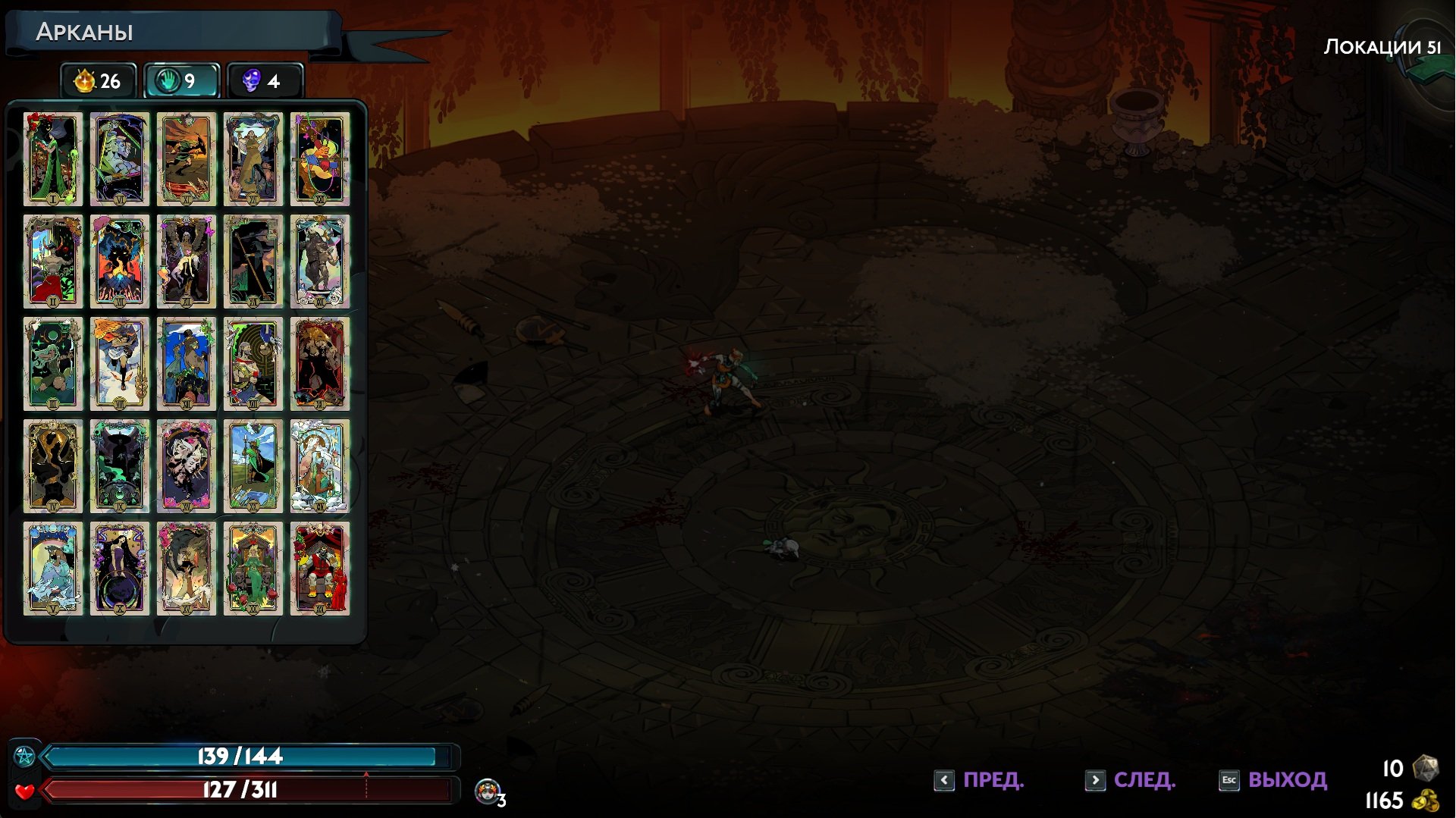This screenshot has height=818, width=1456.
Task: Open the purple skull tab showing 4
Action: click(x=264, y=81)
